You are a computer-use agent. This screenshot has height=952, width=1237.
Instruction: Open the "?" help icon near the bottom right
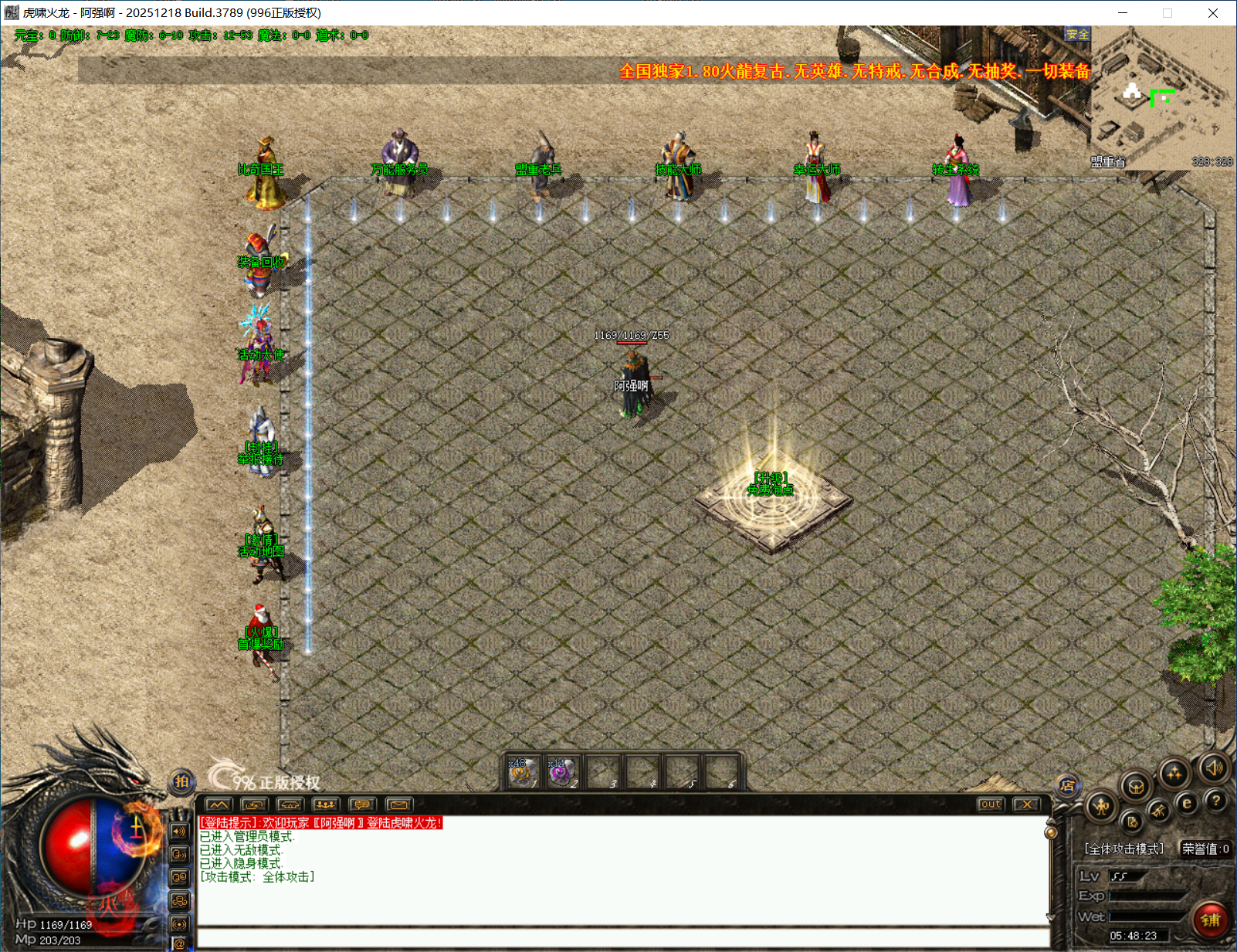coord(1216,801)
